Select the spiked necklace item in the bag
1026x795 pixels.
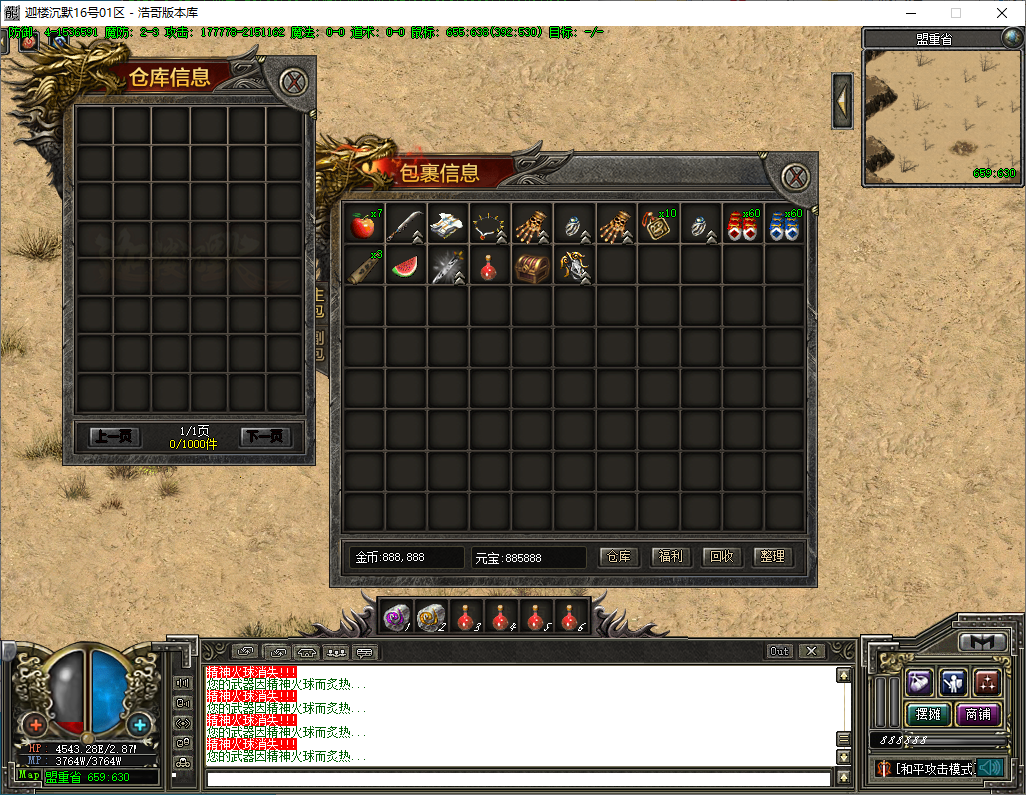(x=488, y=225)
